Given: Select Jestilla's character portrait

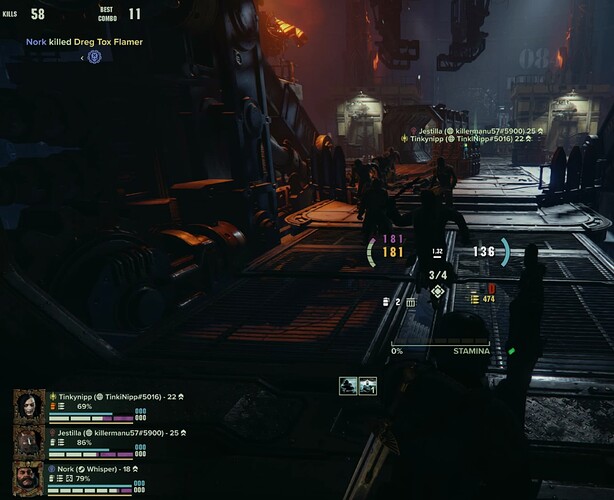Looking at the screenshot, I should coord(29,441).
